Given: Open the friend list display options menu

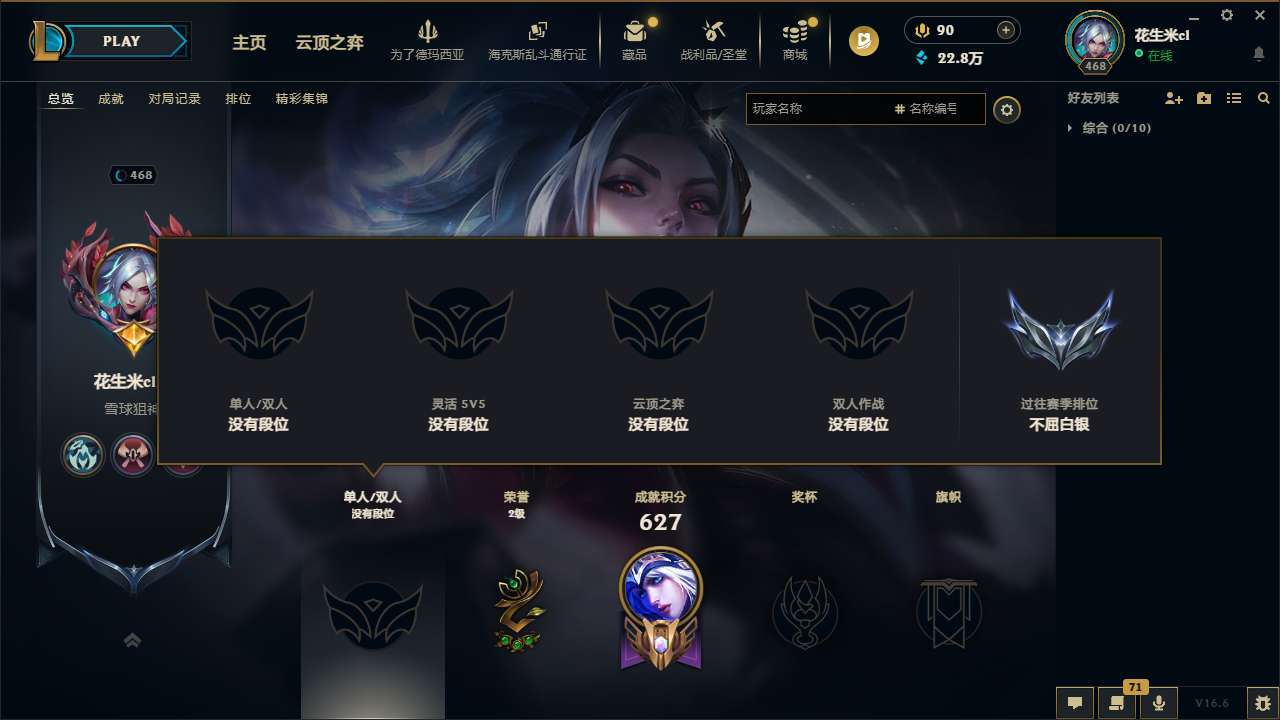Looking at the screenshot, I should 1233,98.
